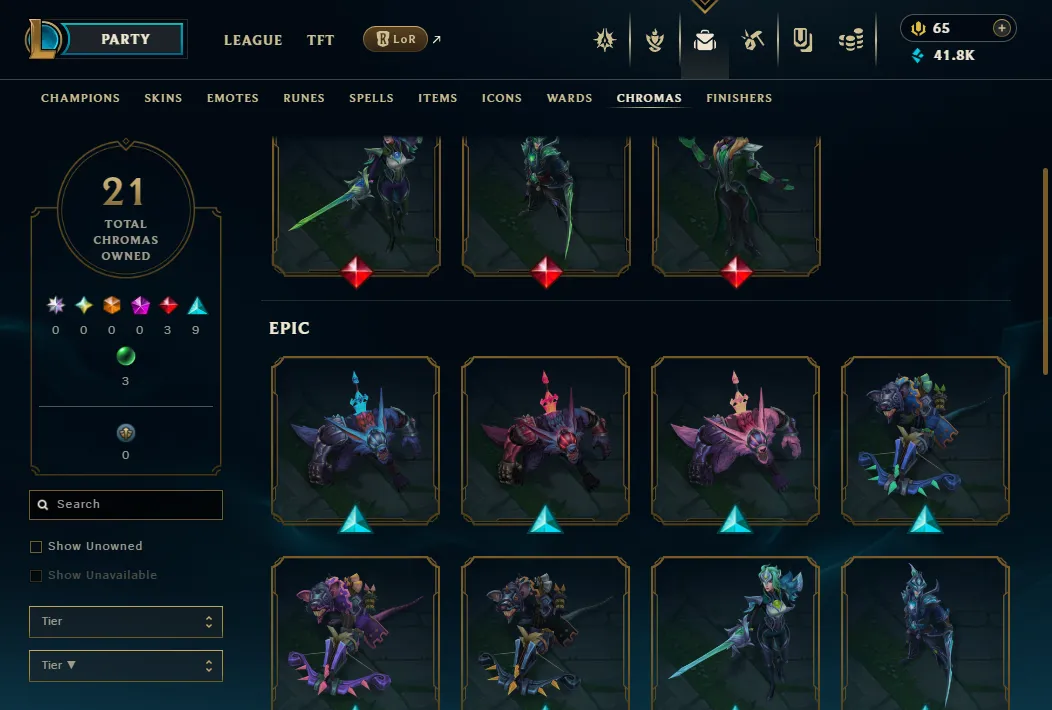Click the PARTY button
Screen dimensions: 1052x710
[x=126, y=40]
